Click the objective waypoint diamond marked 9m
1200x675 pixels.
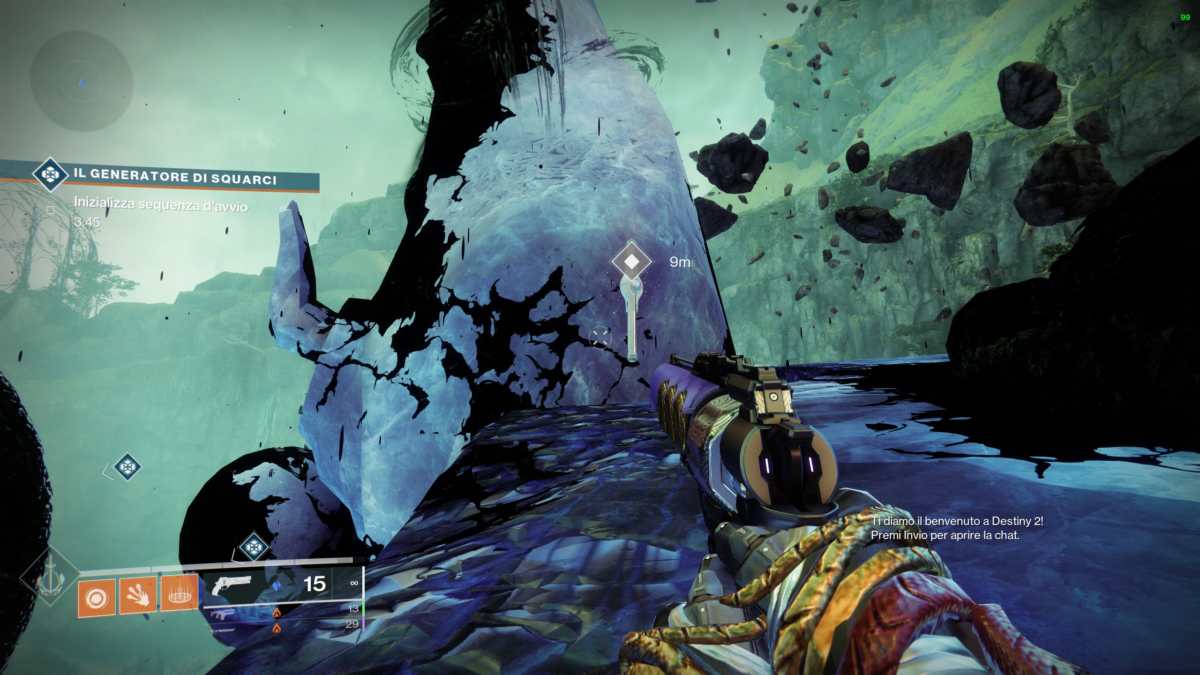point(631,262)
